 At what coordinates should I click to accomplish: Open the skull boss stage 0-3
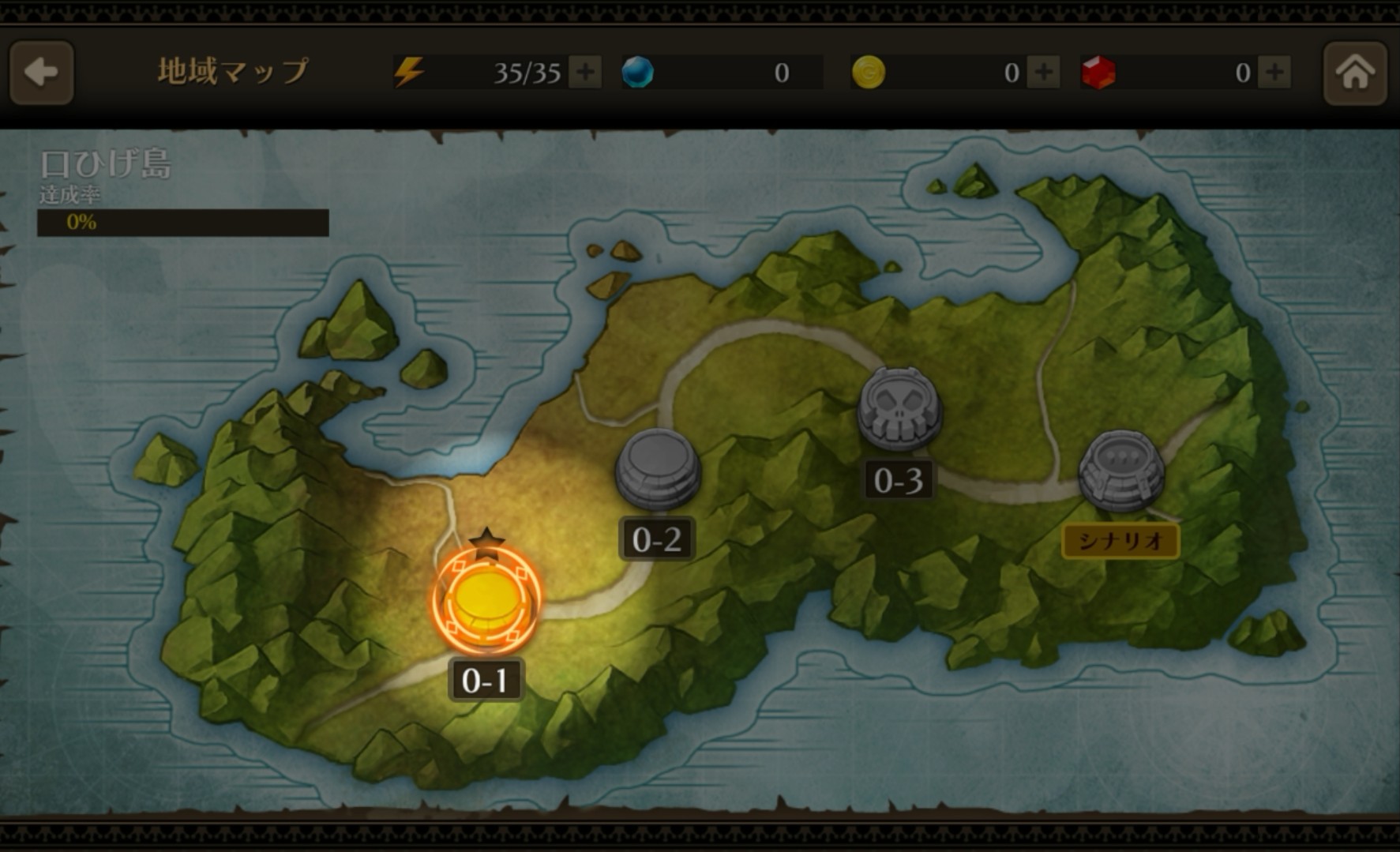point(899,409)
